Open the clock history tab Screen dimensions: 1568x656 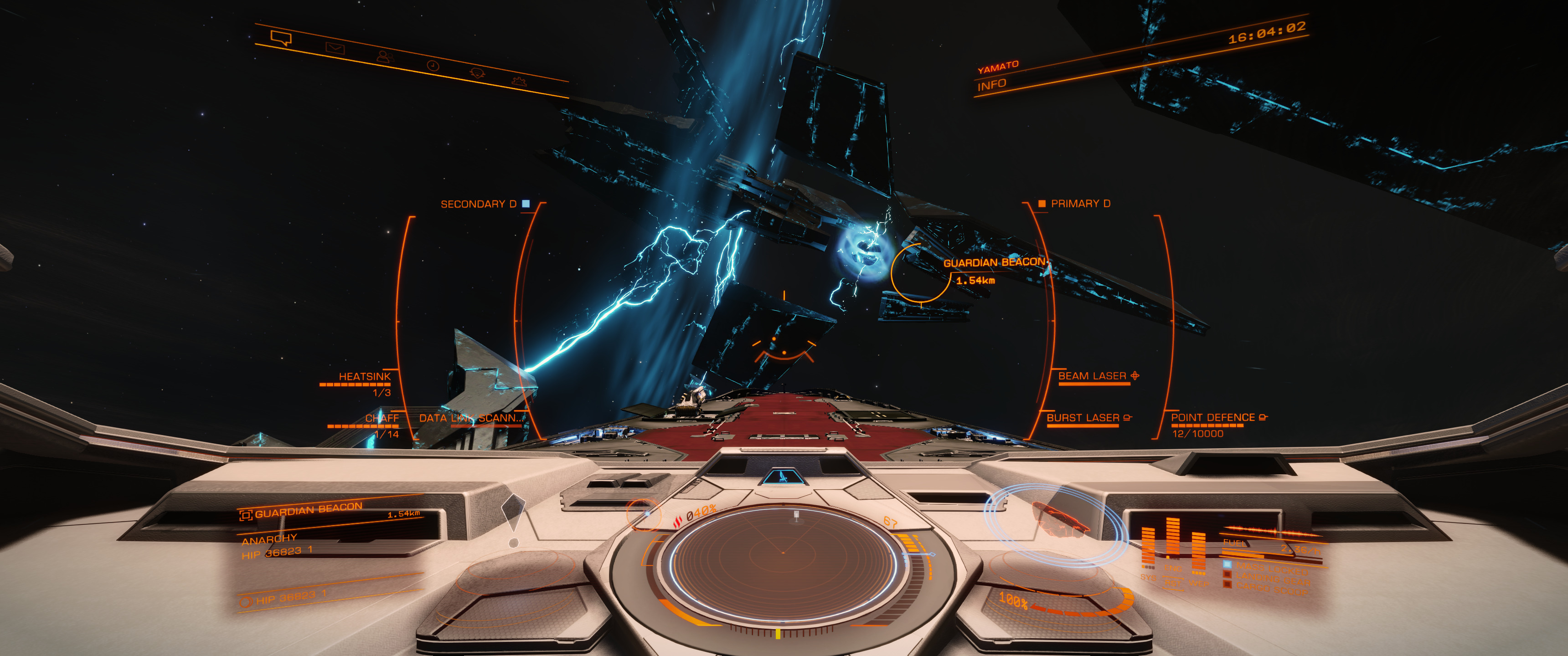(433, 65)
